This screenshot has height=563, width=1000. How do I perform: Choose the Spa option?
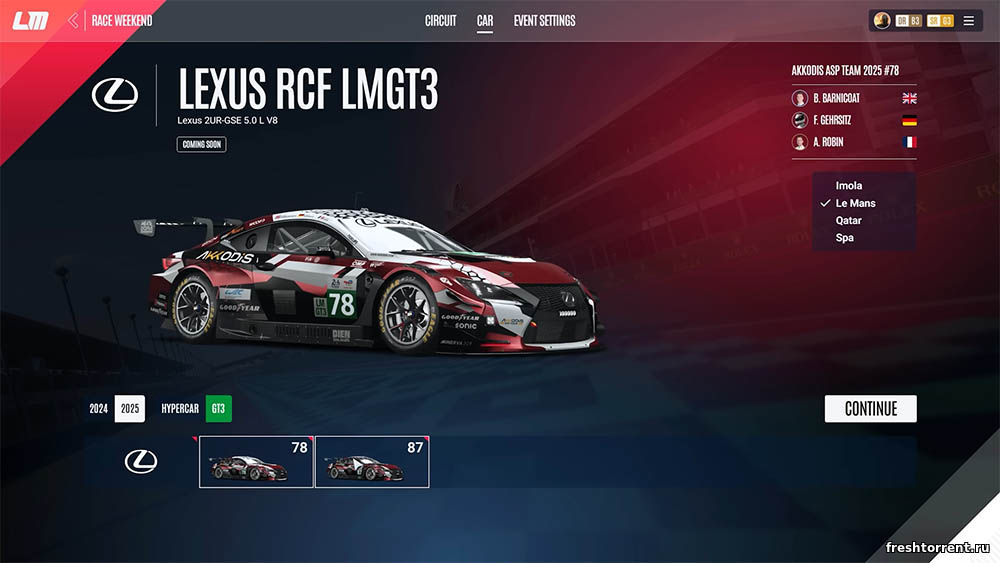tap(845, 238)
